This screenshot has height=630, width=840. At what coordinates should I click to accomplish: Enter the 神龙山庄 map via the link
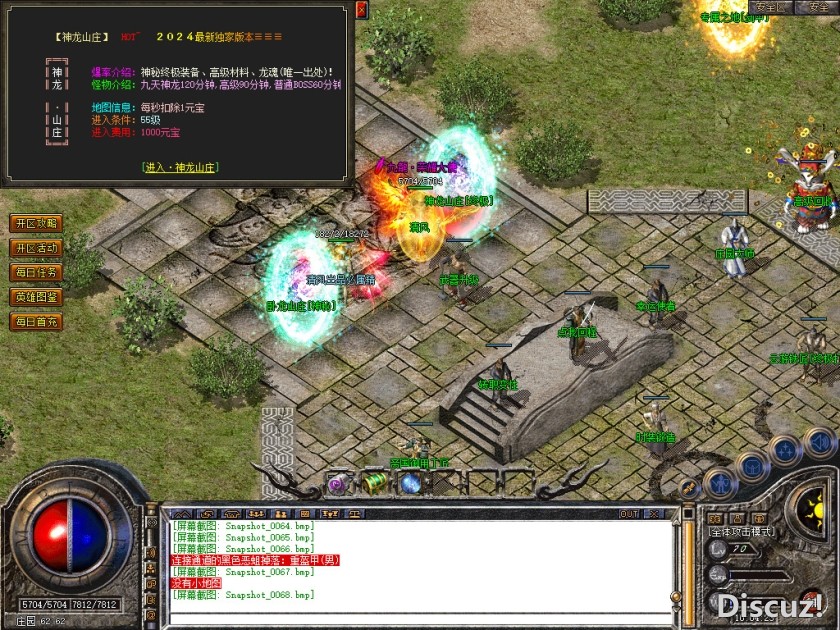pos(180,167)
